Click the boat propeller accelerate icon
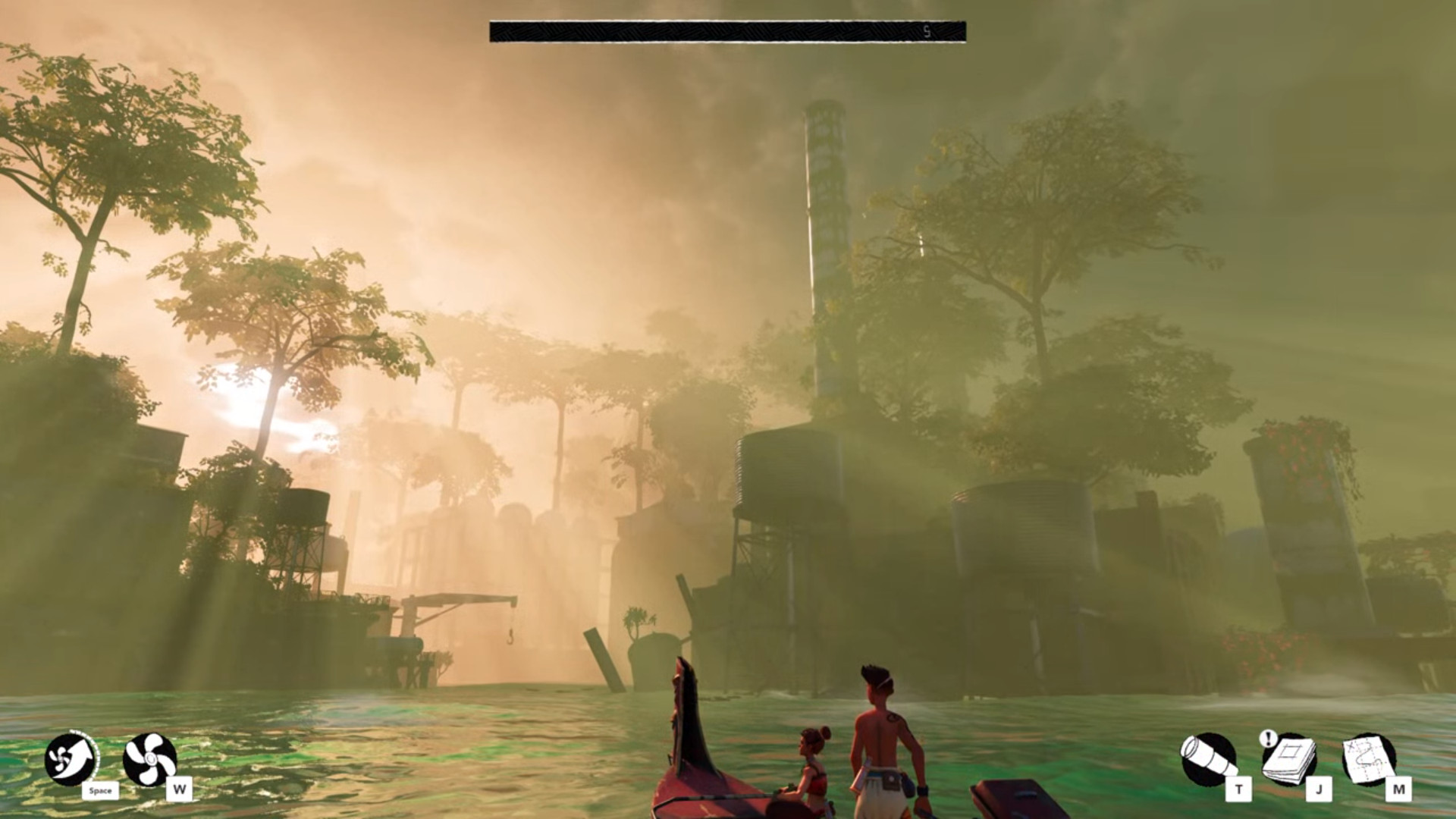Image resolution: width=1456 pixels, height=819 pixels. pyautogui.click(x=149, y=759)
